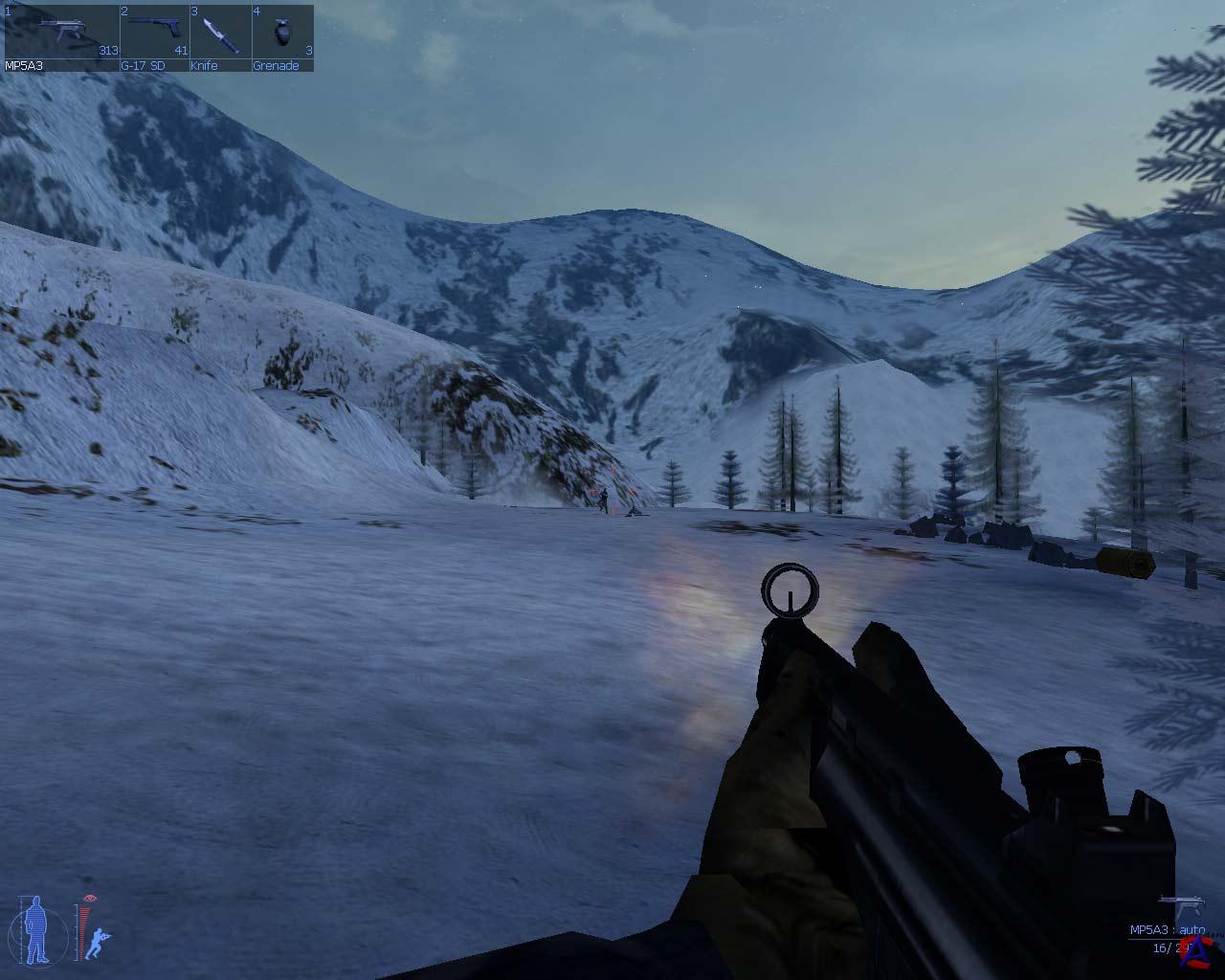Click the blue body health silhouette
The width and height of the screenshot is (1225, 980).
(x=36, y=930)
